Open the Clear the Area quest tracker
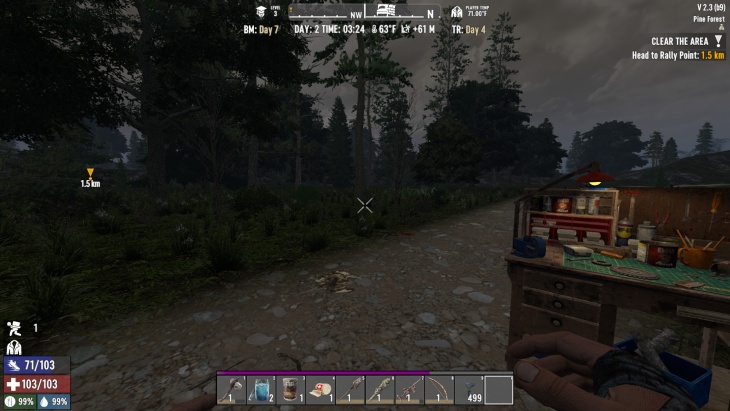Viewport: 730px width, 411px height. point(679,41)
